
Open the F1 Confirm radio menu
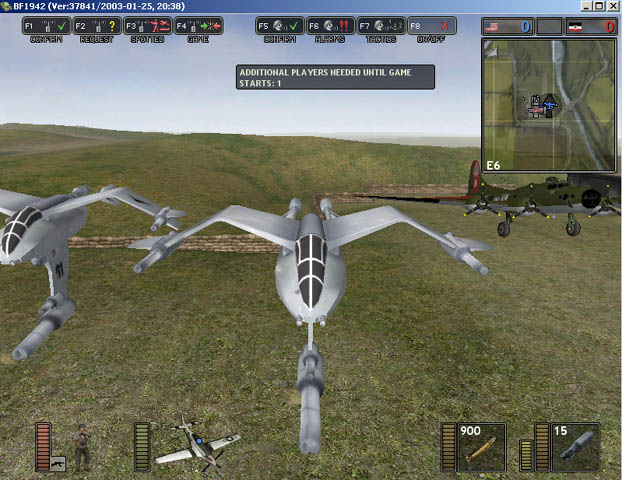(46, 27)
